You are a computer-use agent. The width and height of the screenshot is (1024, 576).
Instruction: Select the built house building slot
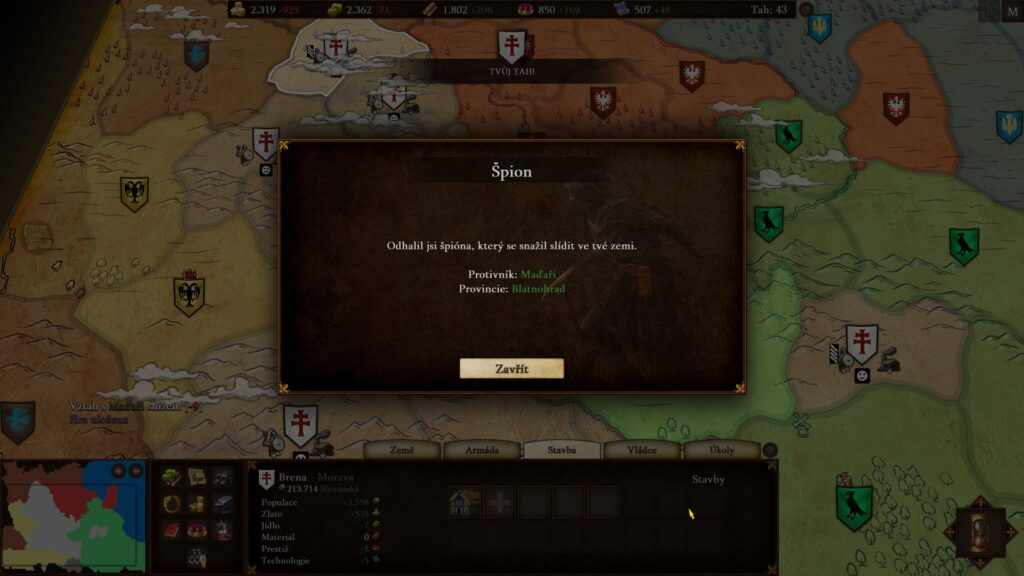click(x=464, y=503)
